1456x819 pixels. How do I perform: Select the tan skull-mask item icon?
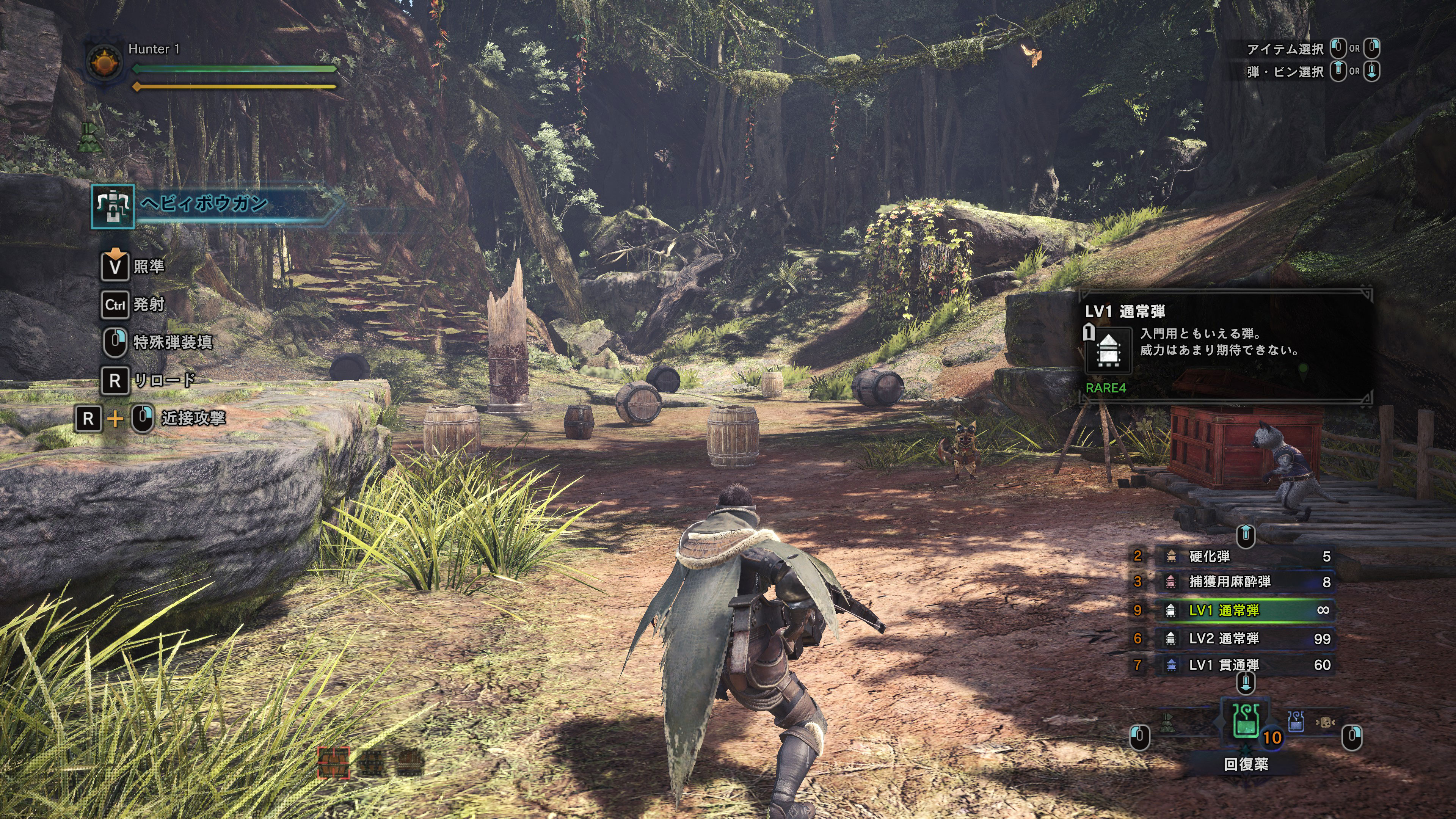(x=1325, y=722)
